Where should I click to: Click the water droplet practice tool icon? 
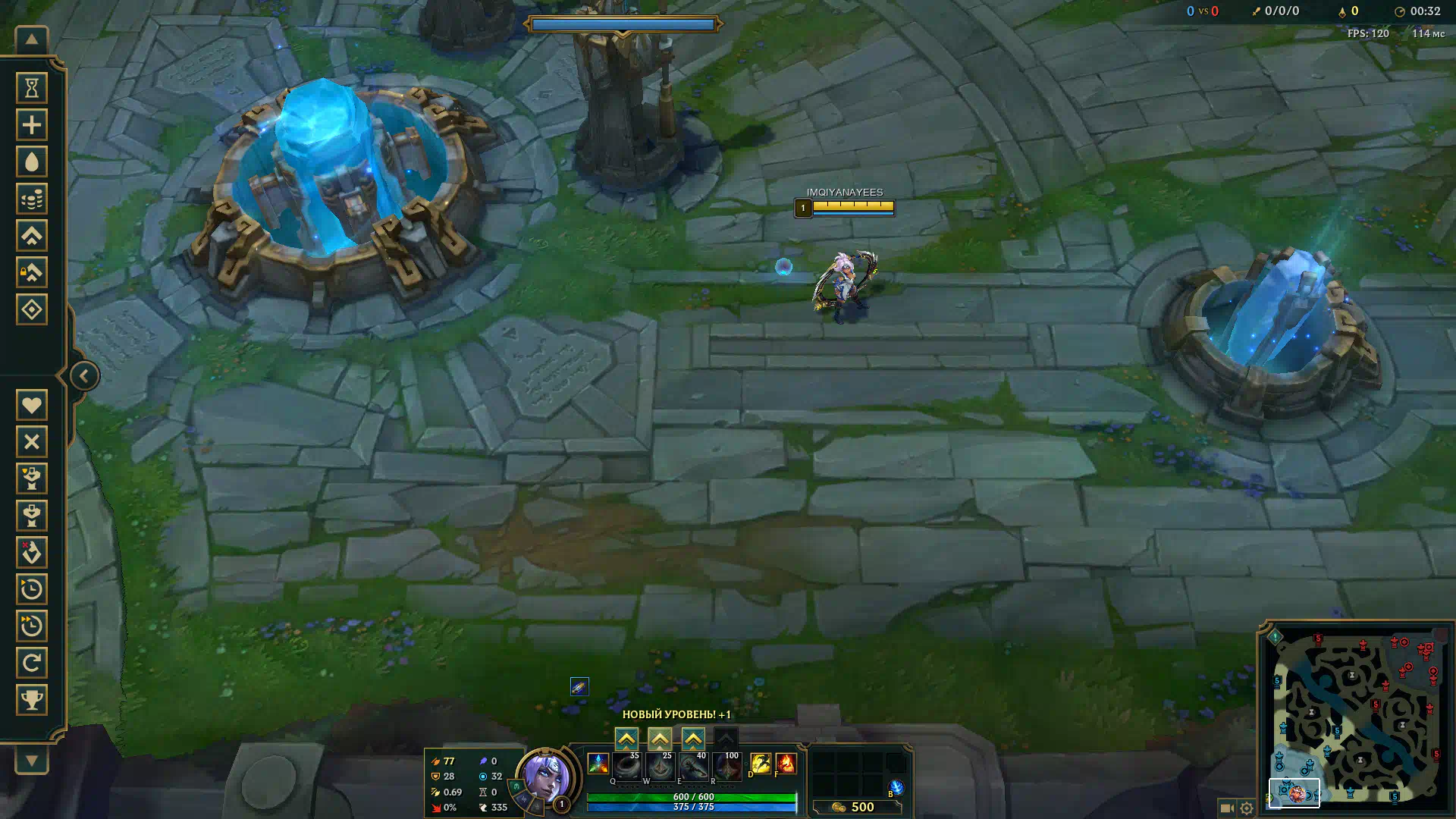32,162
